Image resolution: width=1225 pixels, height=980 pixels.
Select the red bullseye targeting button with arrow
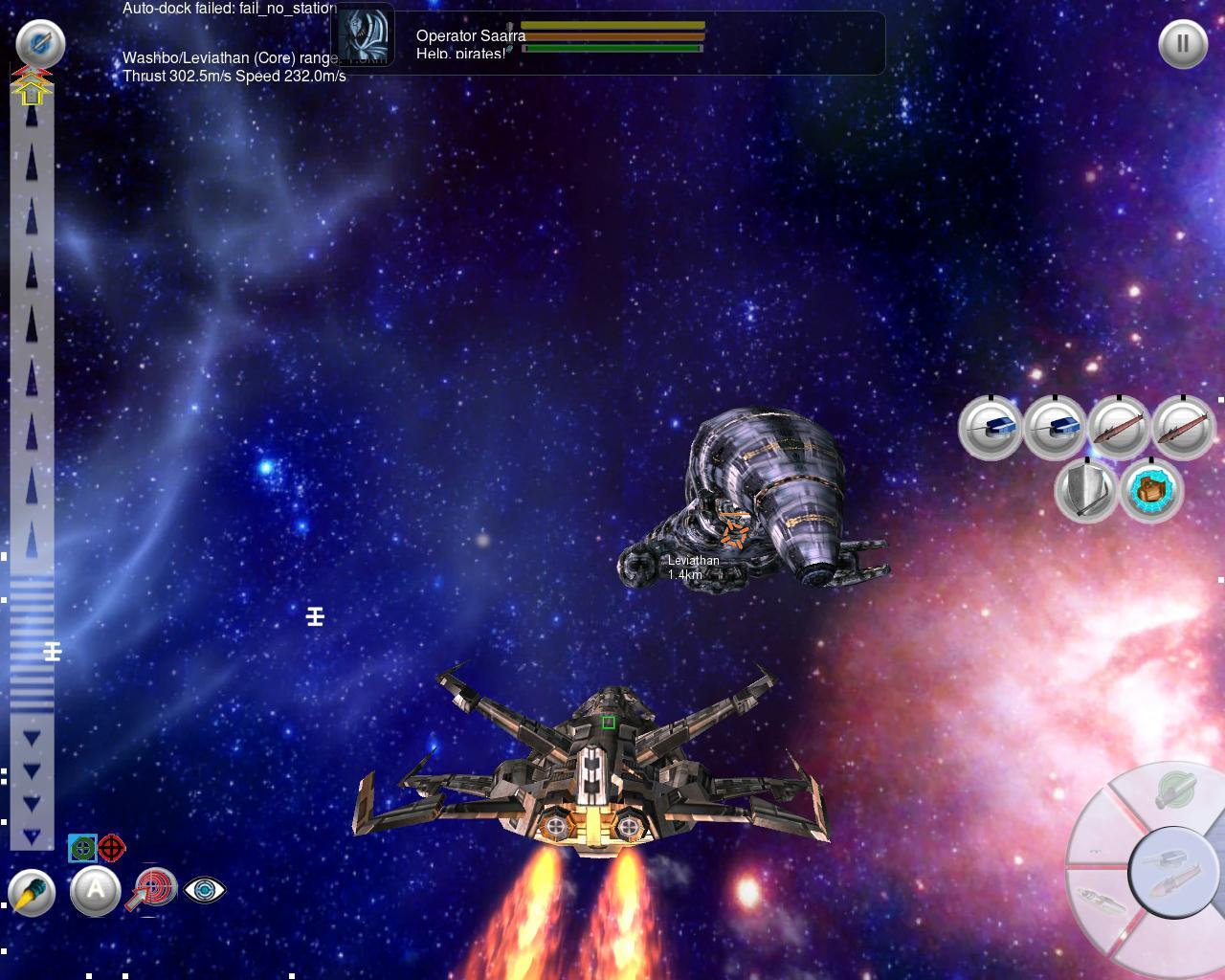point(154,889)
